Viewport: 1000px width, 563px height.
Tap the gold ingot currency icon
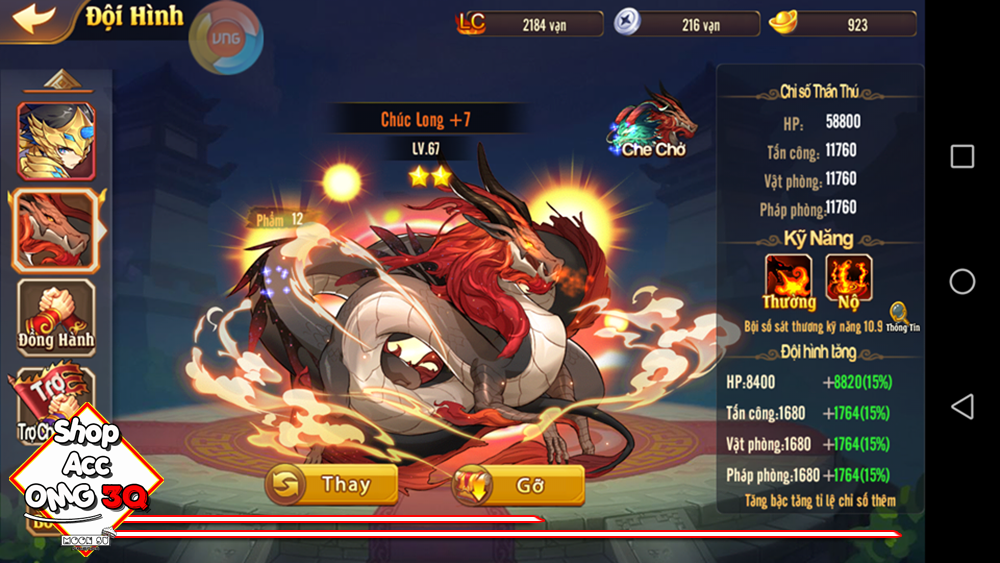coord(785,23)
